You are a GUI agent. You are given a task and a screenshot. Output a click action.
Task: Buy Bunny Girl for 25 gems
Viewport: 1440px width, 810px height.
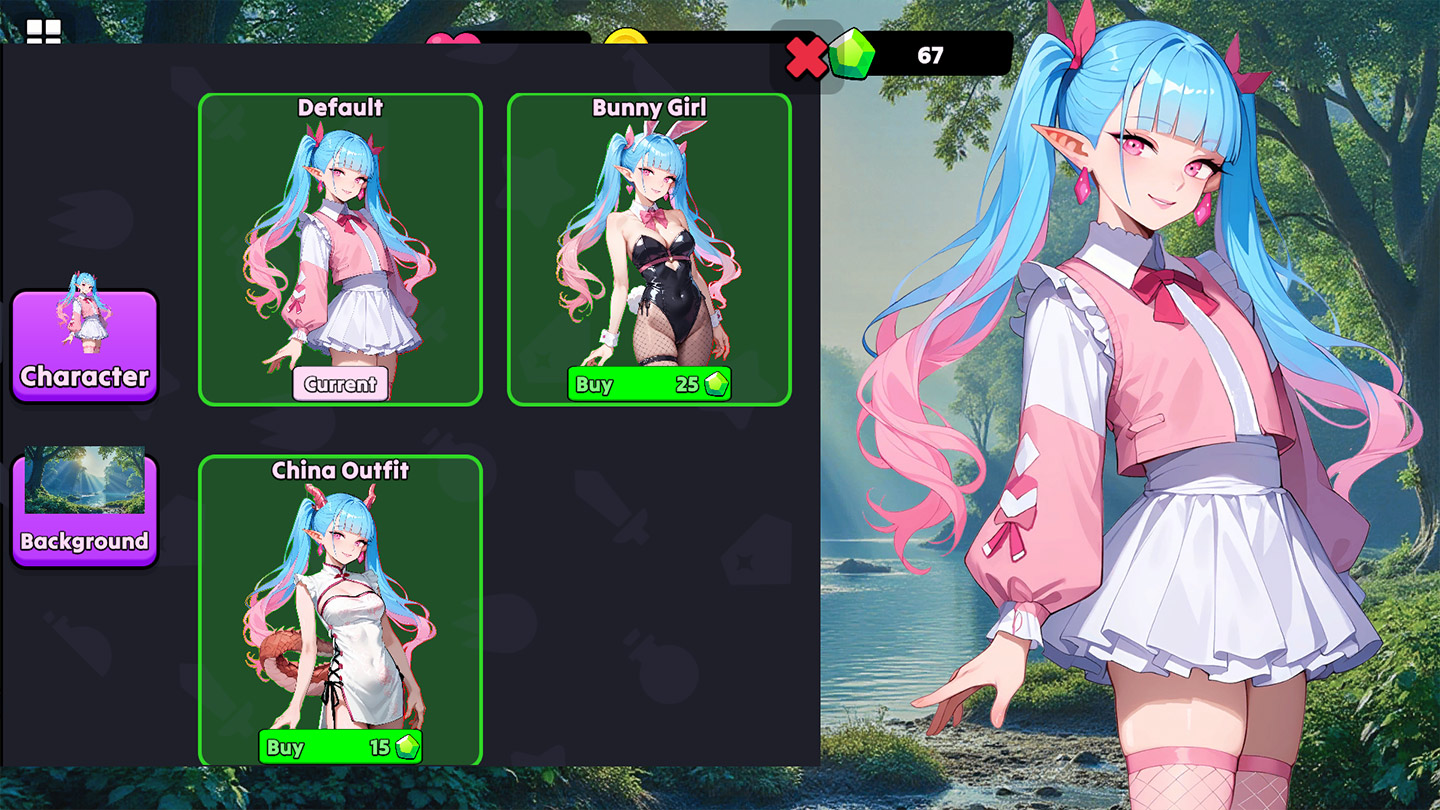(649, 384)
